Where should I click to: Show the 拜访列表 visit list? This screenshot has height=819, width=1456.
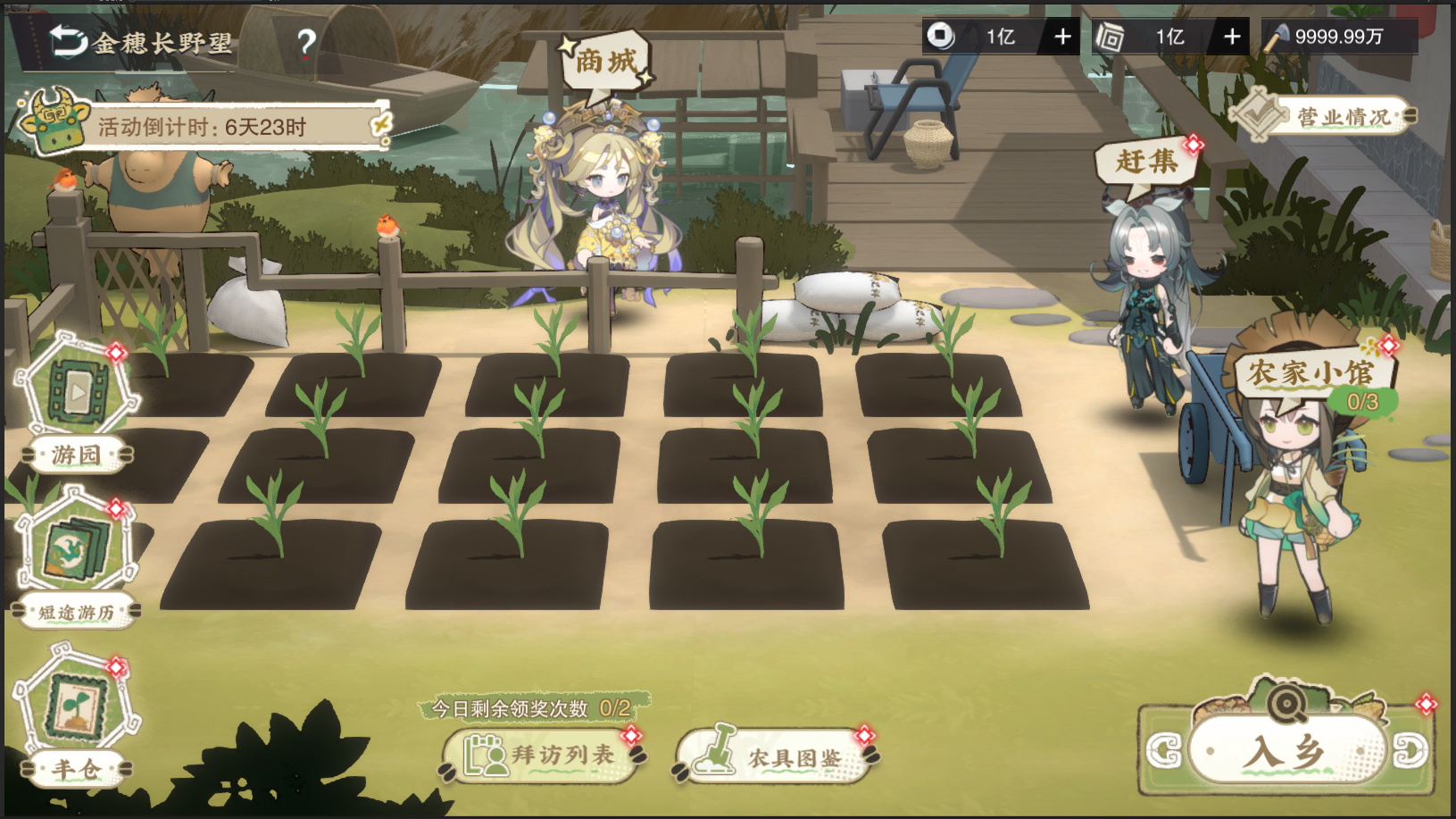click(x=543, y=756)
